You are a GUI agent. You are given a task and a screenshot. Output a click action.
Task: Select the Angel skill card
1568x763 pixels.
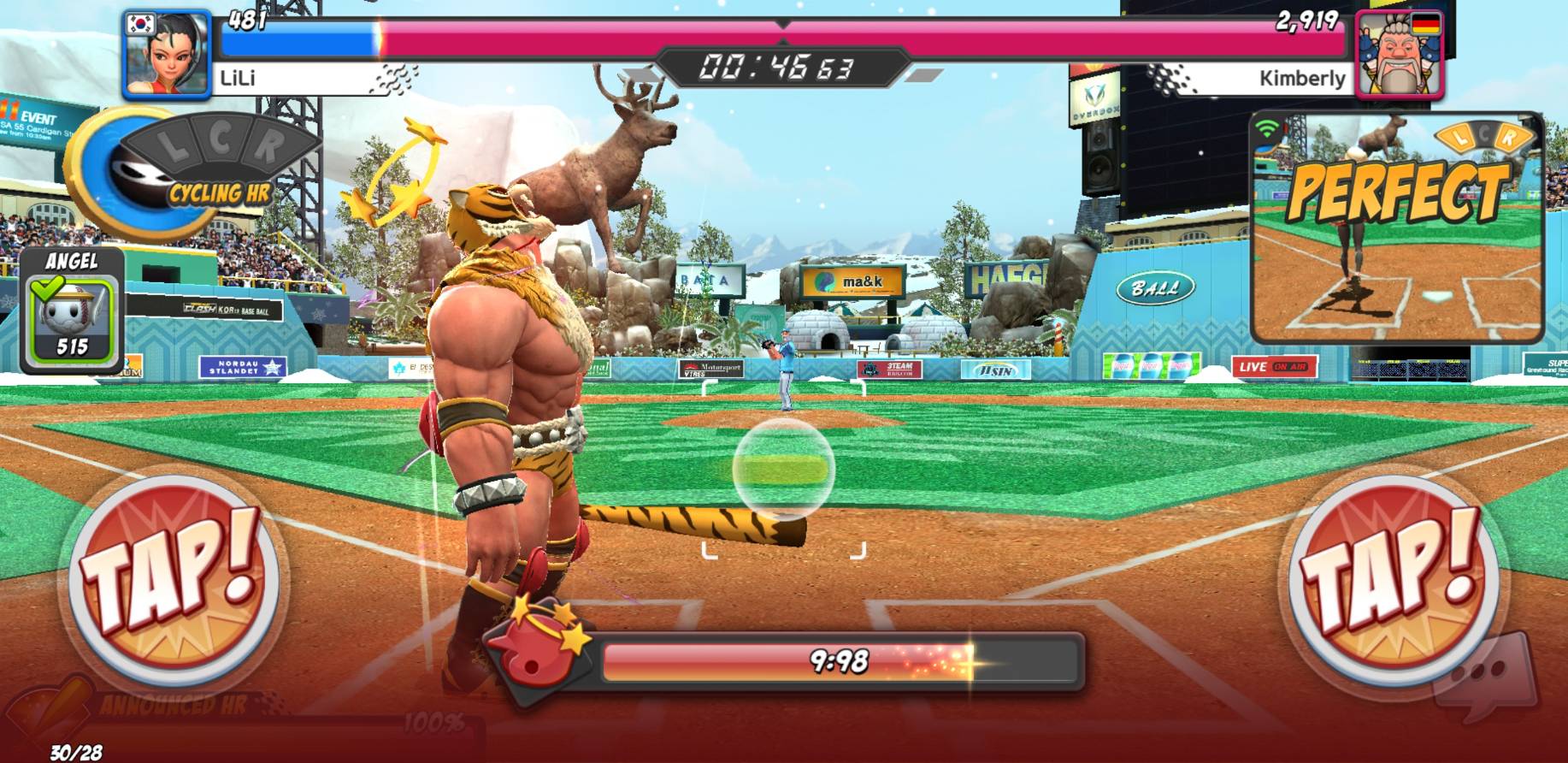point(72,311)
